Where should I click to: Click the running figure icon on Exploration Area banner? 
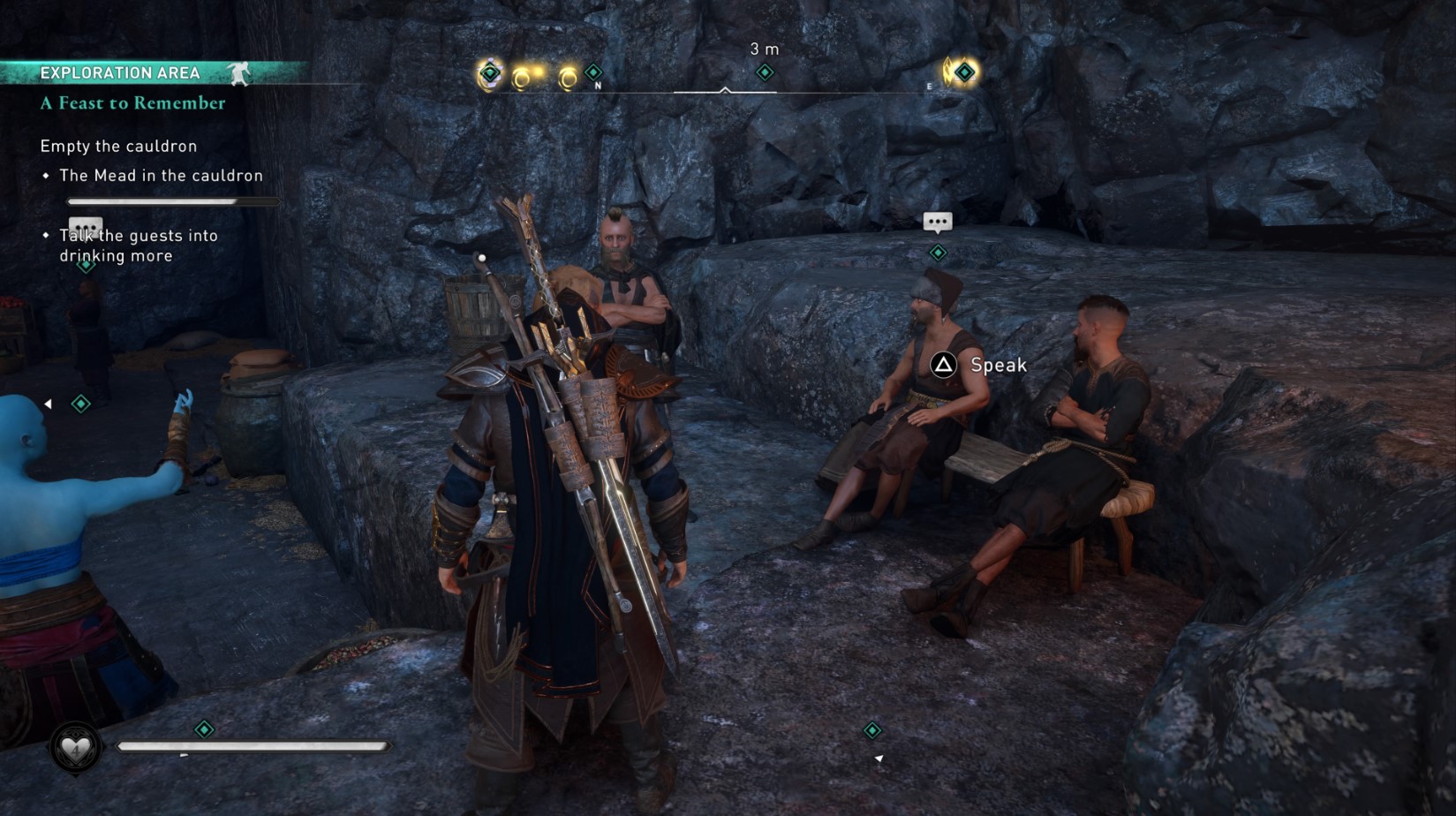click(x=237, y=72)
